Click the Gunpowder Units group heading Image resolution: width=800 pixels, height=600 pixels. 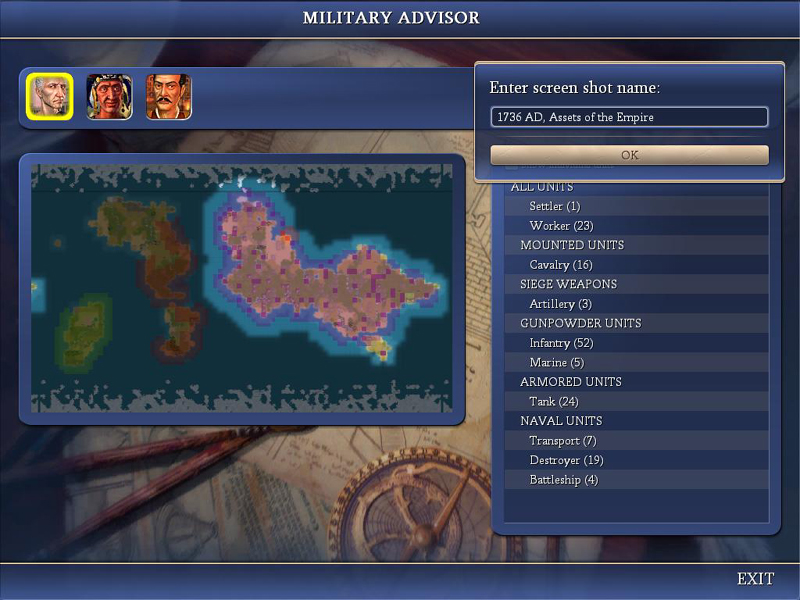581,323
